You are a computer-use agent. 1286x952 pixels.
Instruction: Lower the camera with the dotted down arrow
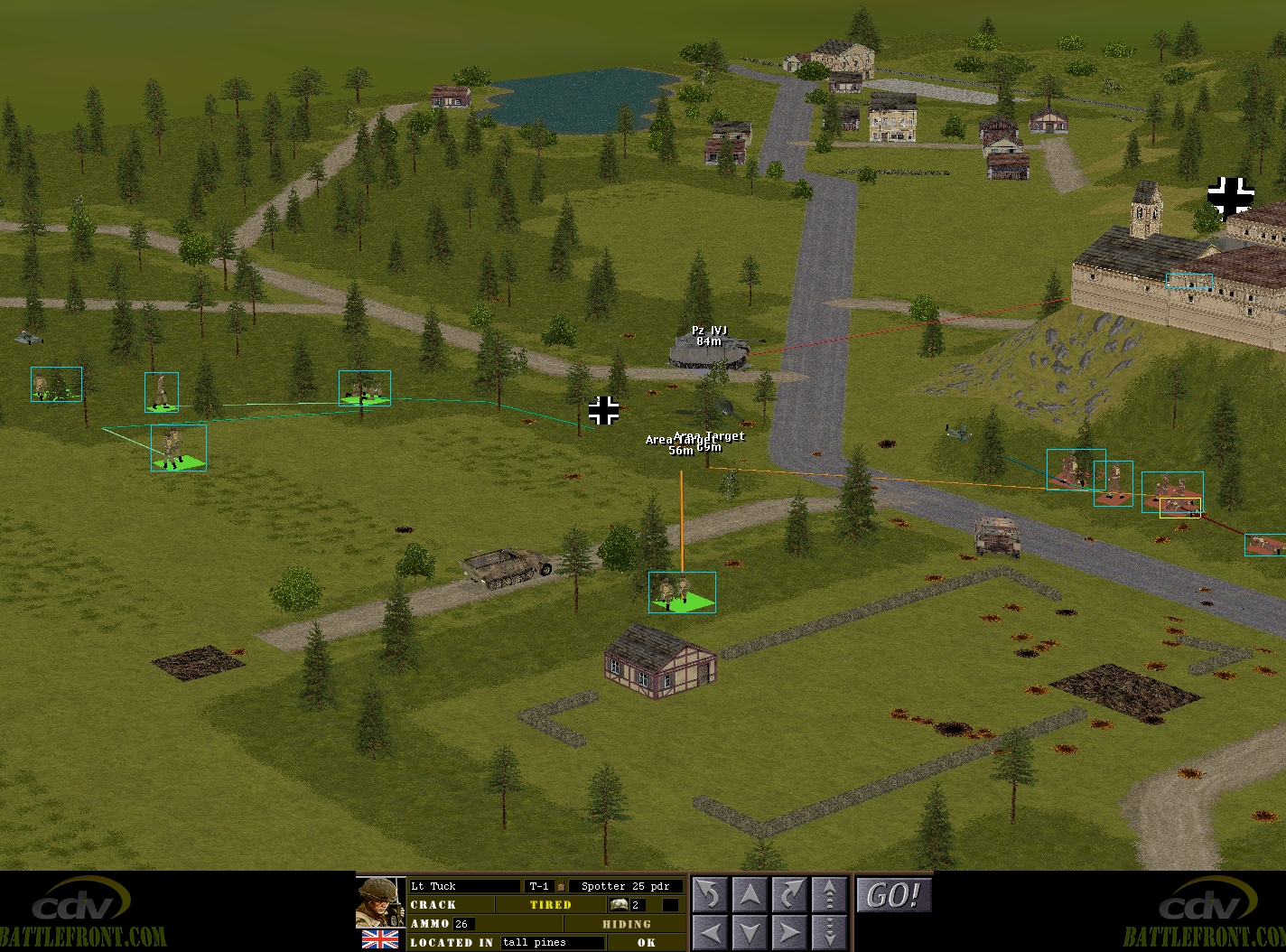[829, 931]
